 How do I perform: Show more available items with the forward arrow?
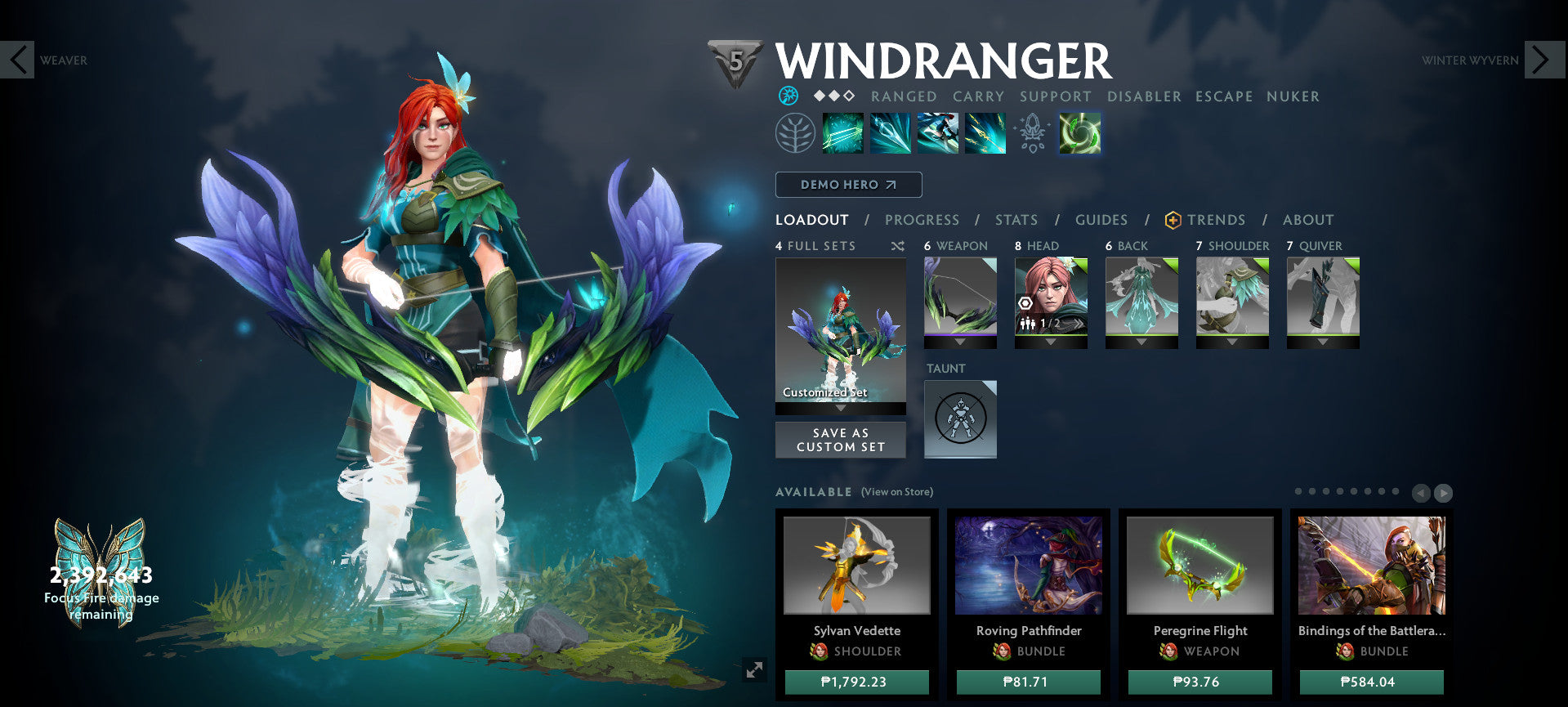click(1443, 492)
